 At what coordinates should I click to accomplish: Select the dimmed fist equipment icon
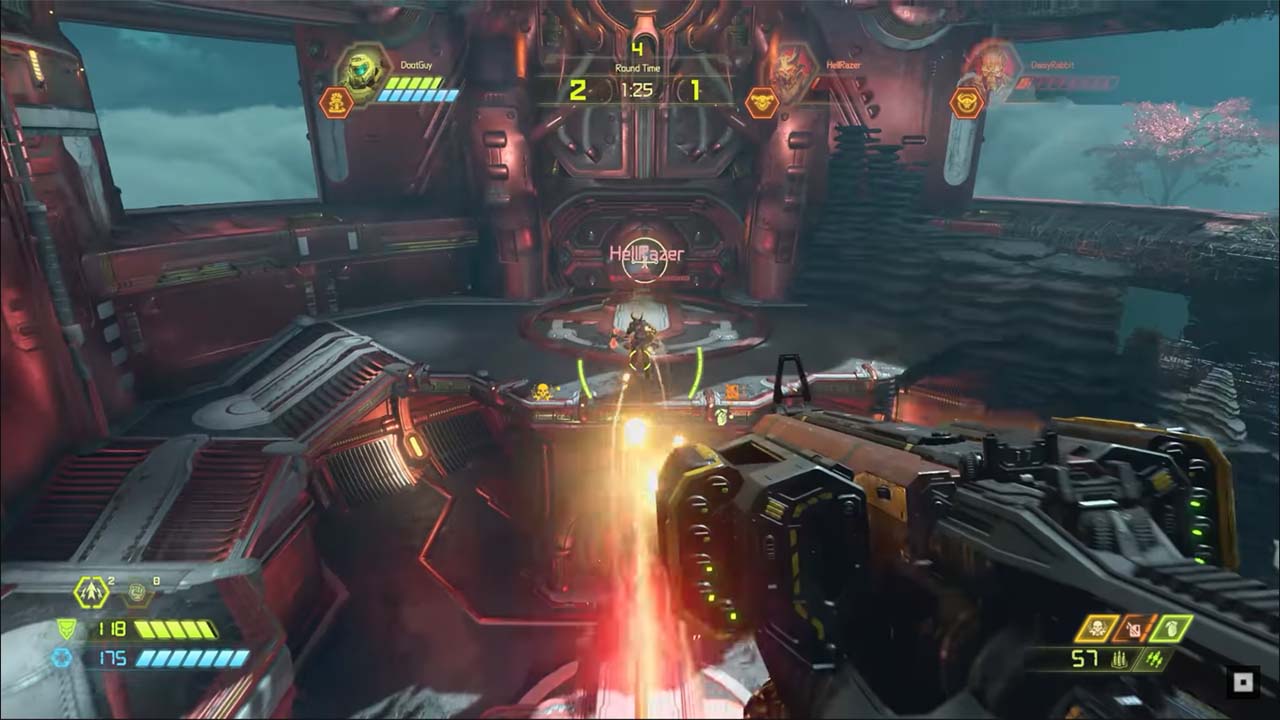tap(137, 594)
